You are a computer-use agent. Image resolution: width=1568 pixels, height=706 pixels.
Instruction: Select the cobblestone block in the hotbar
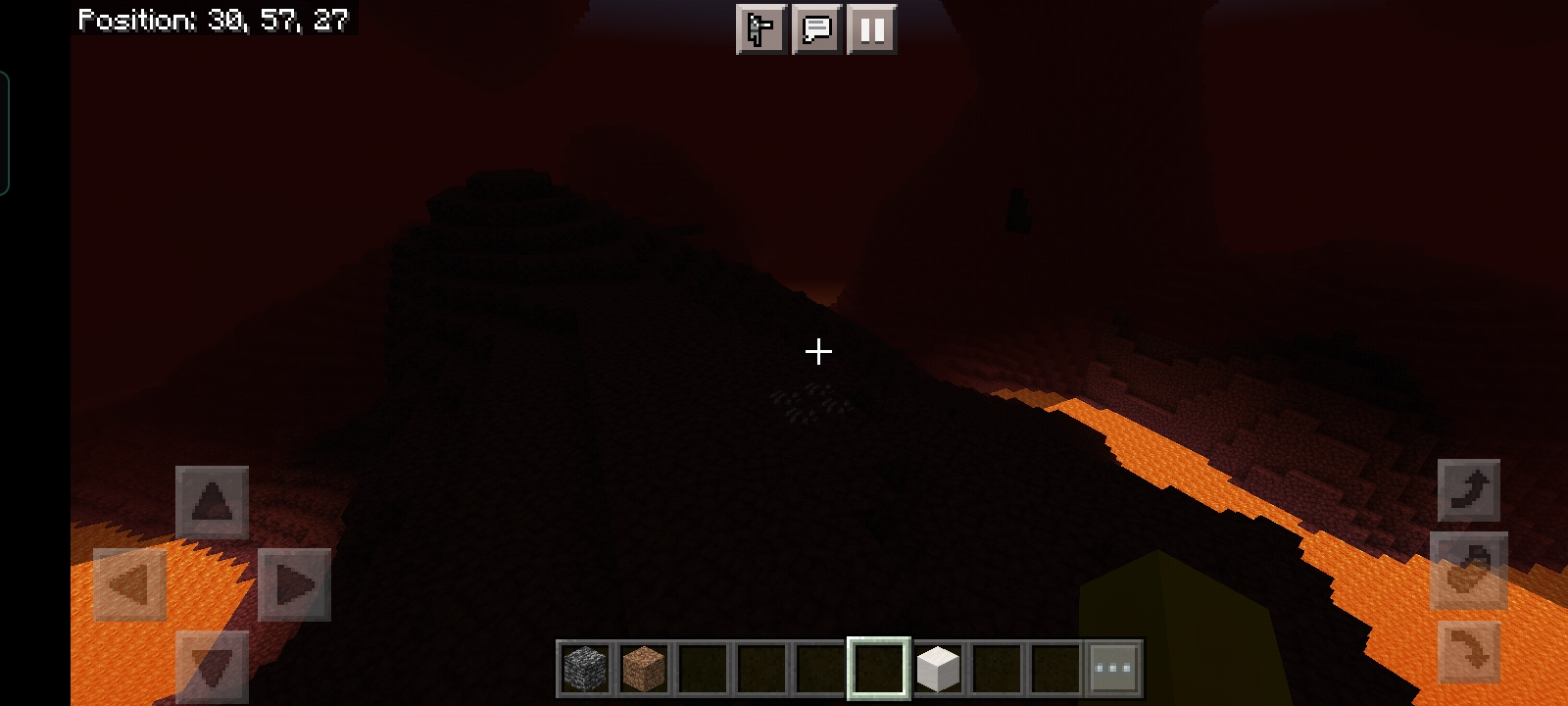[x=586, y=668]
